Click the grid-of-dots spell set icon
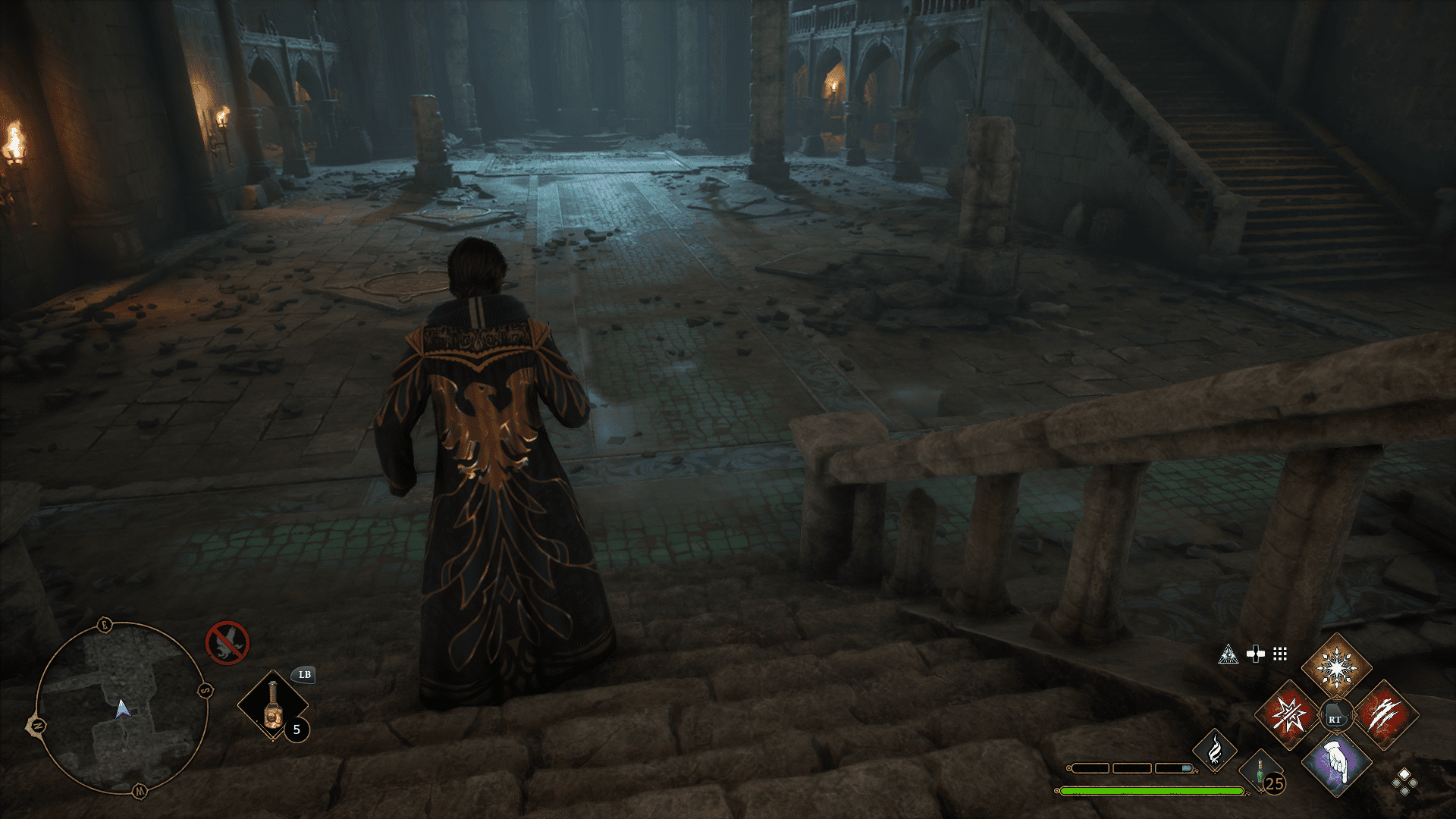Viewport: 1456px width, 819px height. point(1279,654)
